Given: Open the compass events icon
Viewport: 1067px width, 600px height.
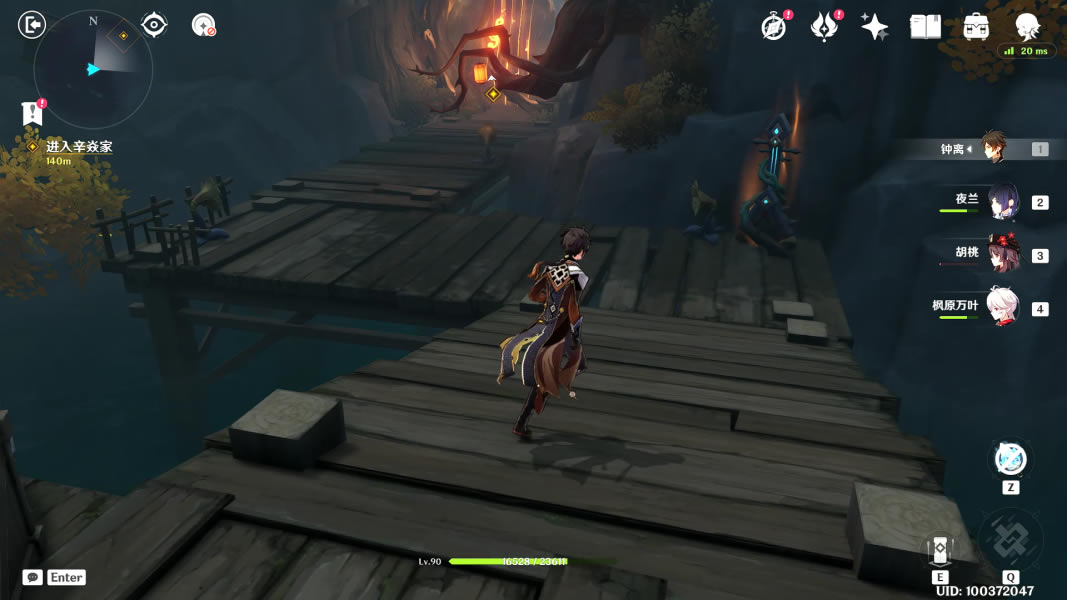Looking at the screenshot, I should tap(774, 27).
